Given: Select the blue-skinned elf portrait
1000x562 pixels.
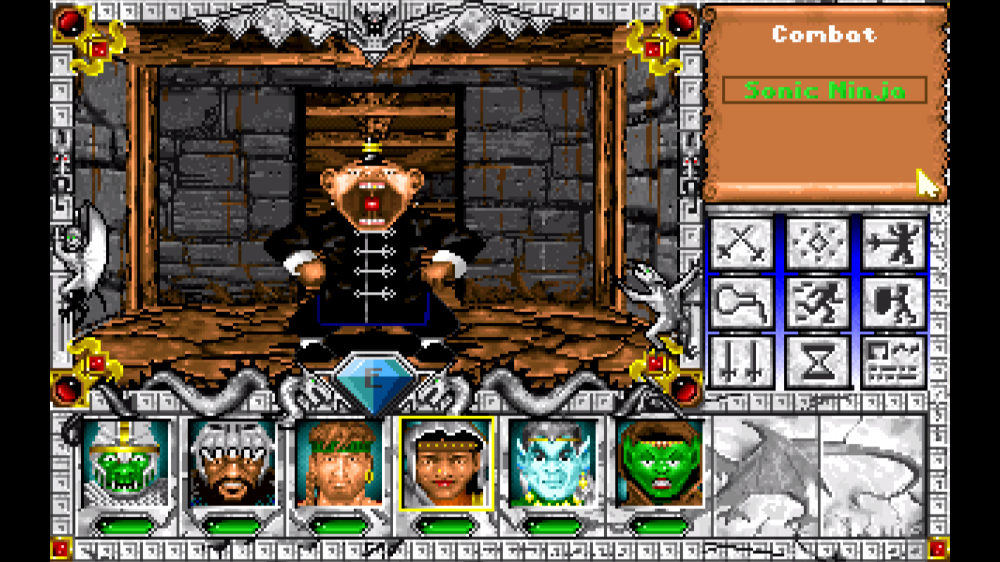Looking at the screenshot, I should pos(552,462).
